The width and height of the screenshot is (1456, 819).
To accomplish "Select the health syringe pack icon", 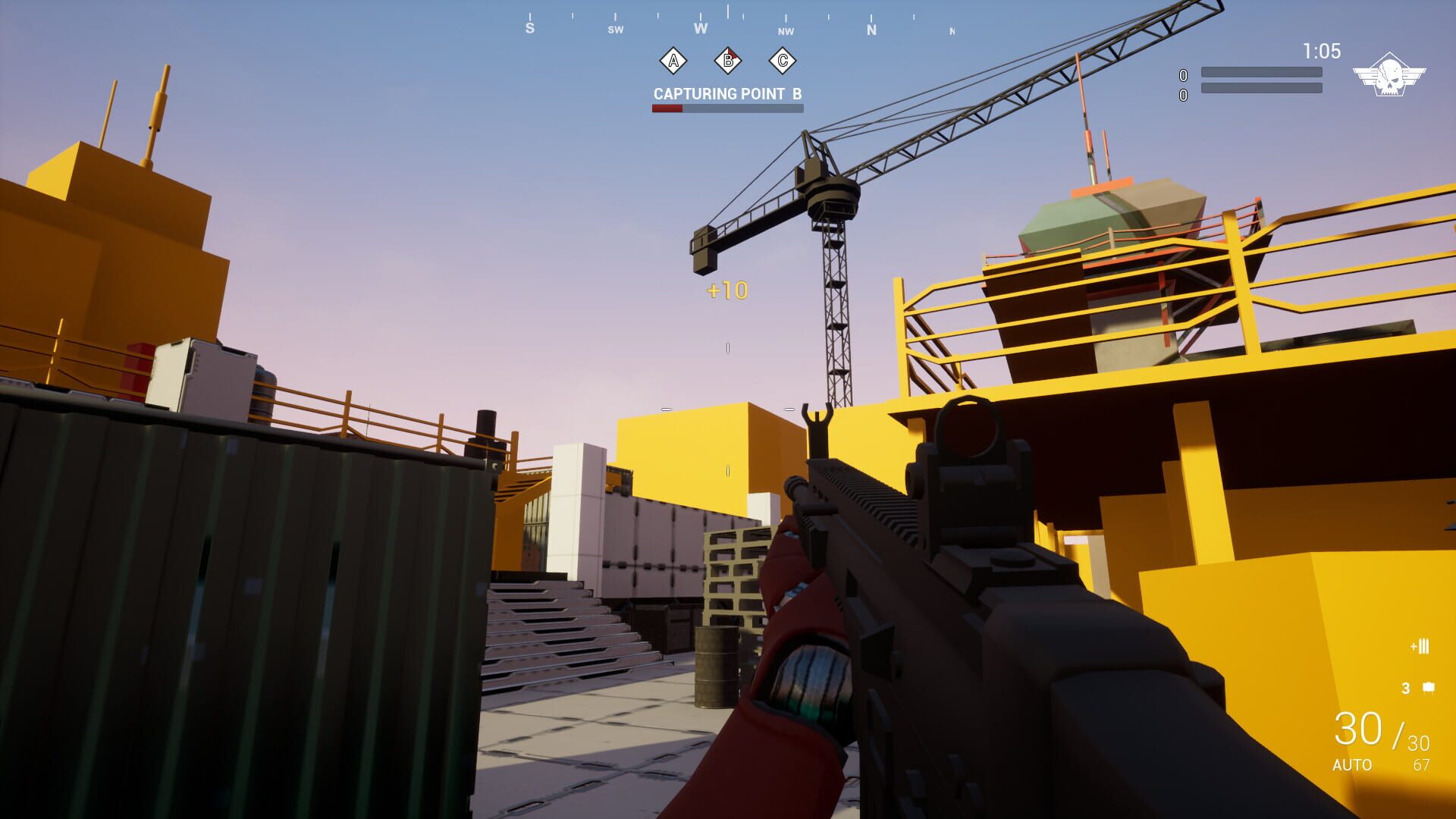I will click(1420, 647).
